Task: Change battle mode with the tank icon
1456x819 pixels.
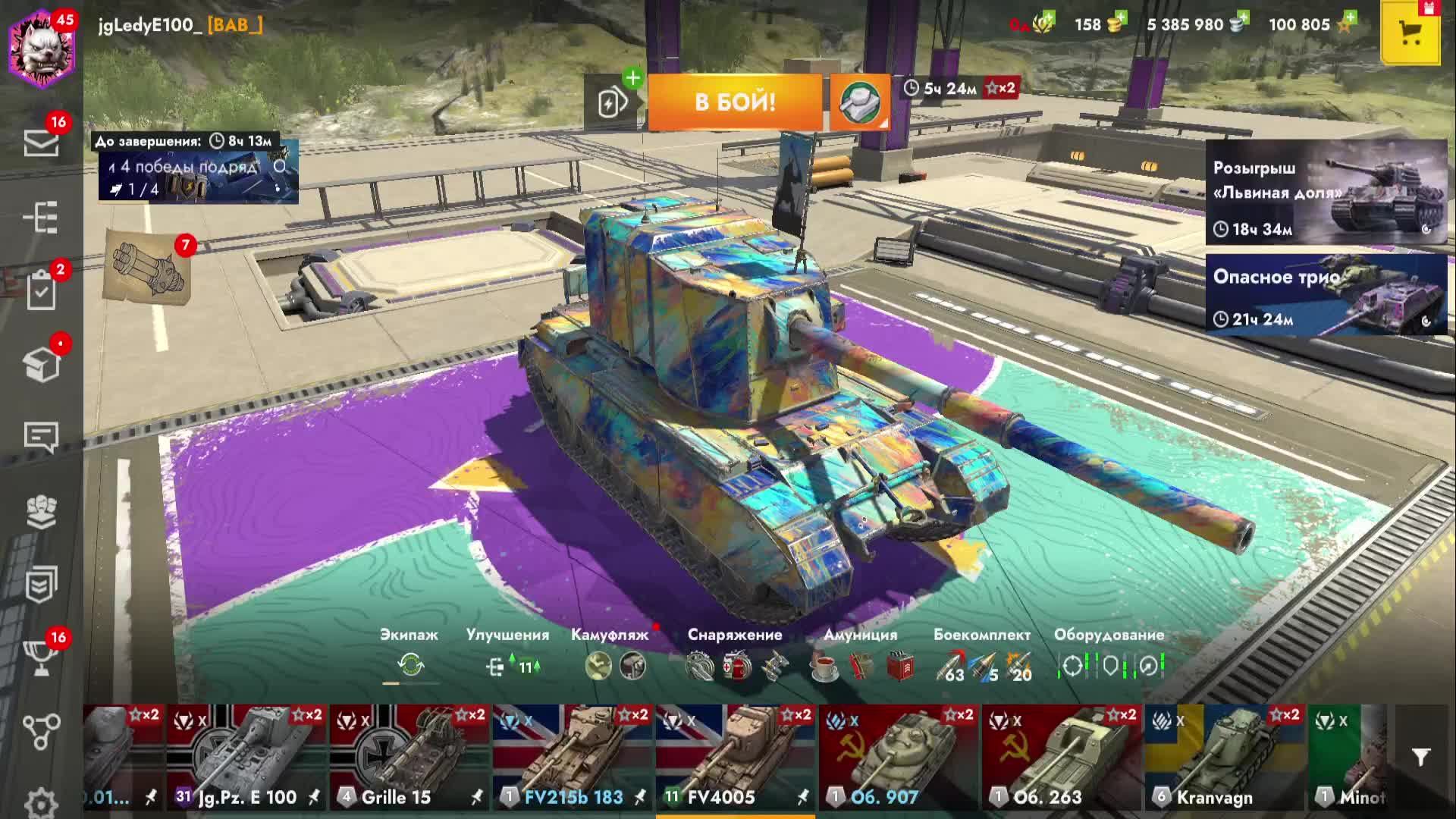Action: (859, 102)
